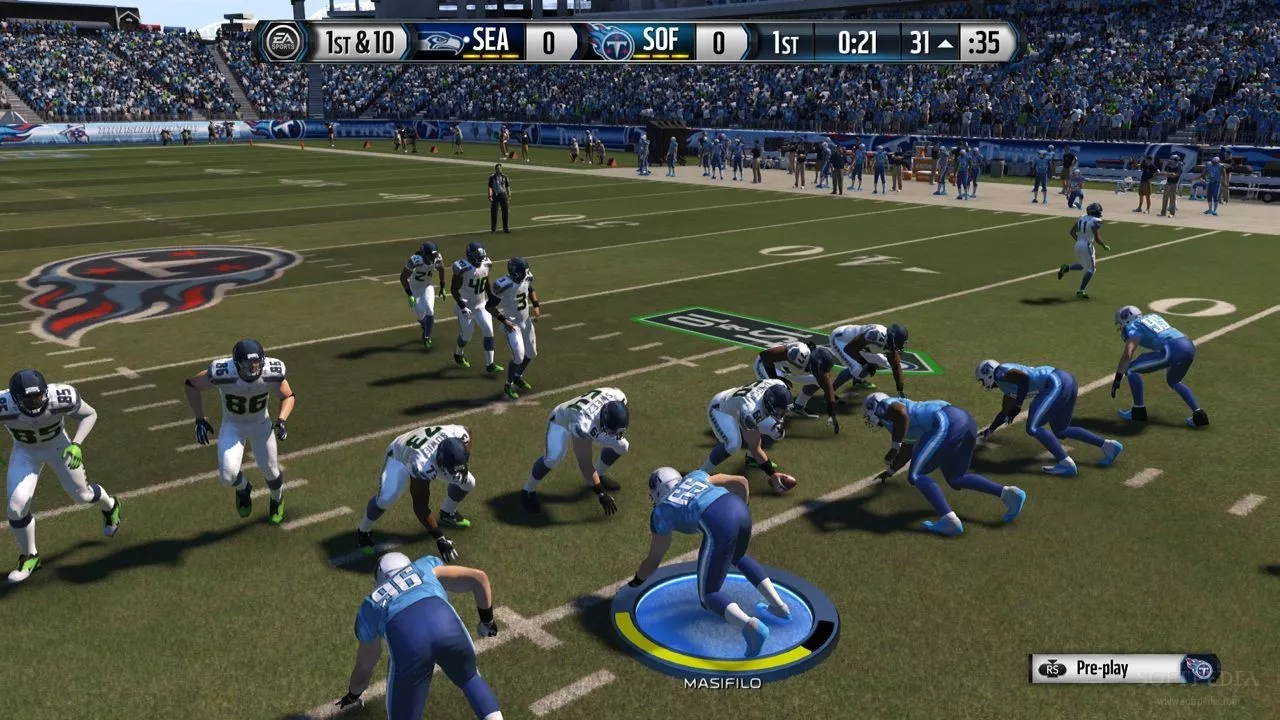The width and height of the screenshot is (1280, 720).
Task: Click the Seahawks logo beside SEA
Action: (x=440, y=42)
